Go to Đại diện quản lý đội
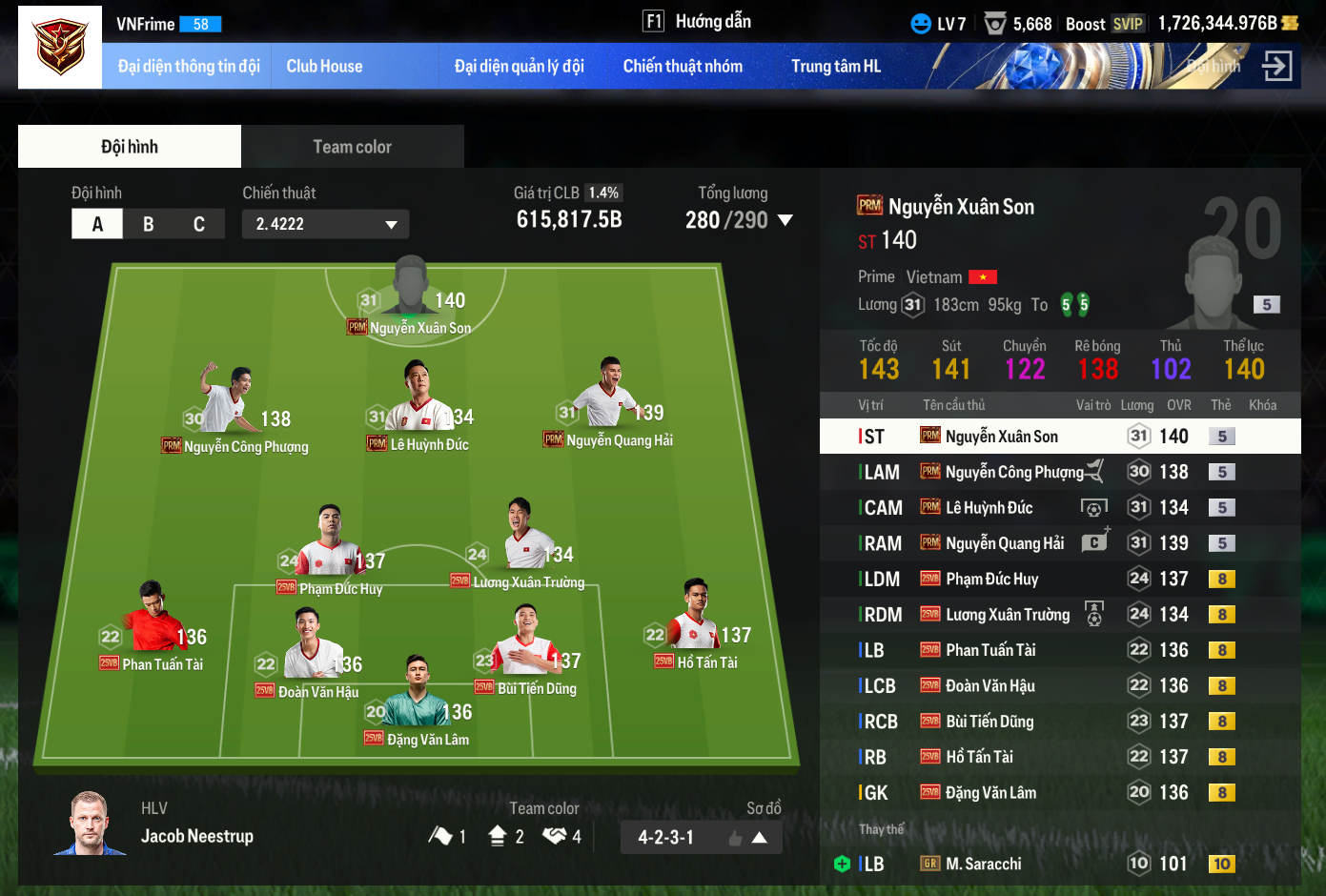 519,67
